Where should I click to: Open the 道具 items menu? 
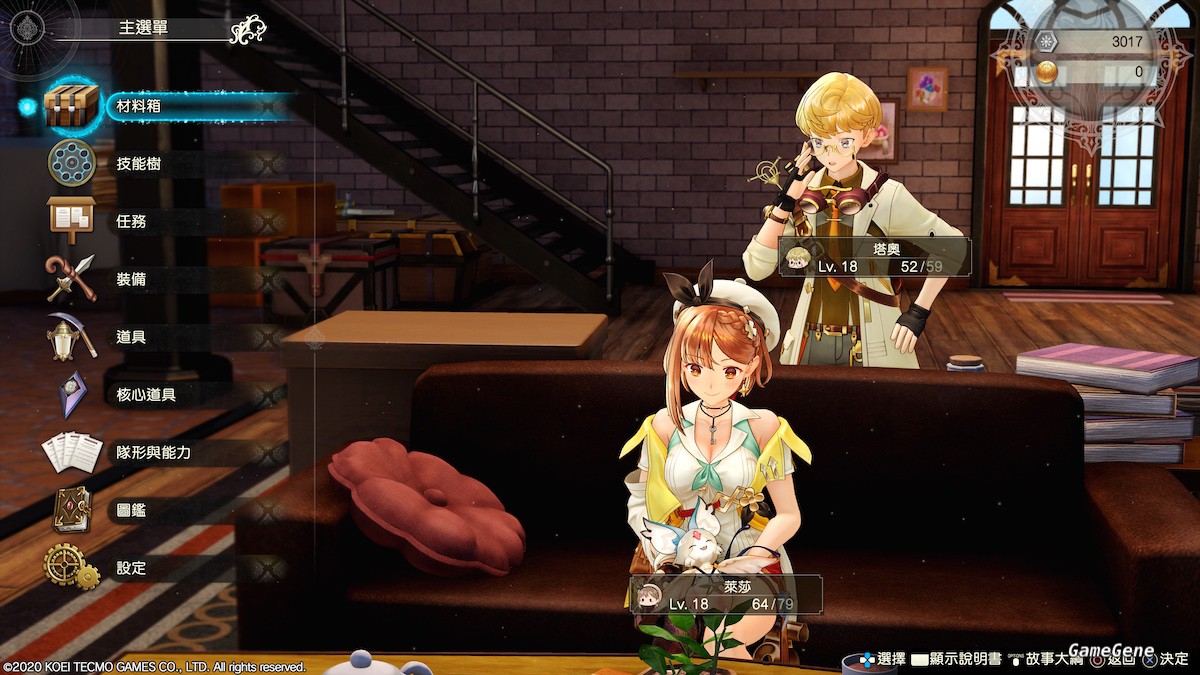pyautogui.click(x=132, y=337)
